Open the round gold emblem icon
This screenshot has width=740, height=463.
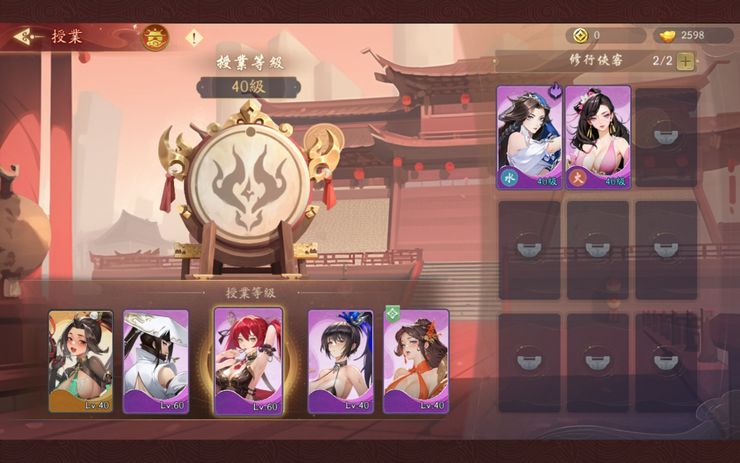click(x=155, y=38)
